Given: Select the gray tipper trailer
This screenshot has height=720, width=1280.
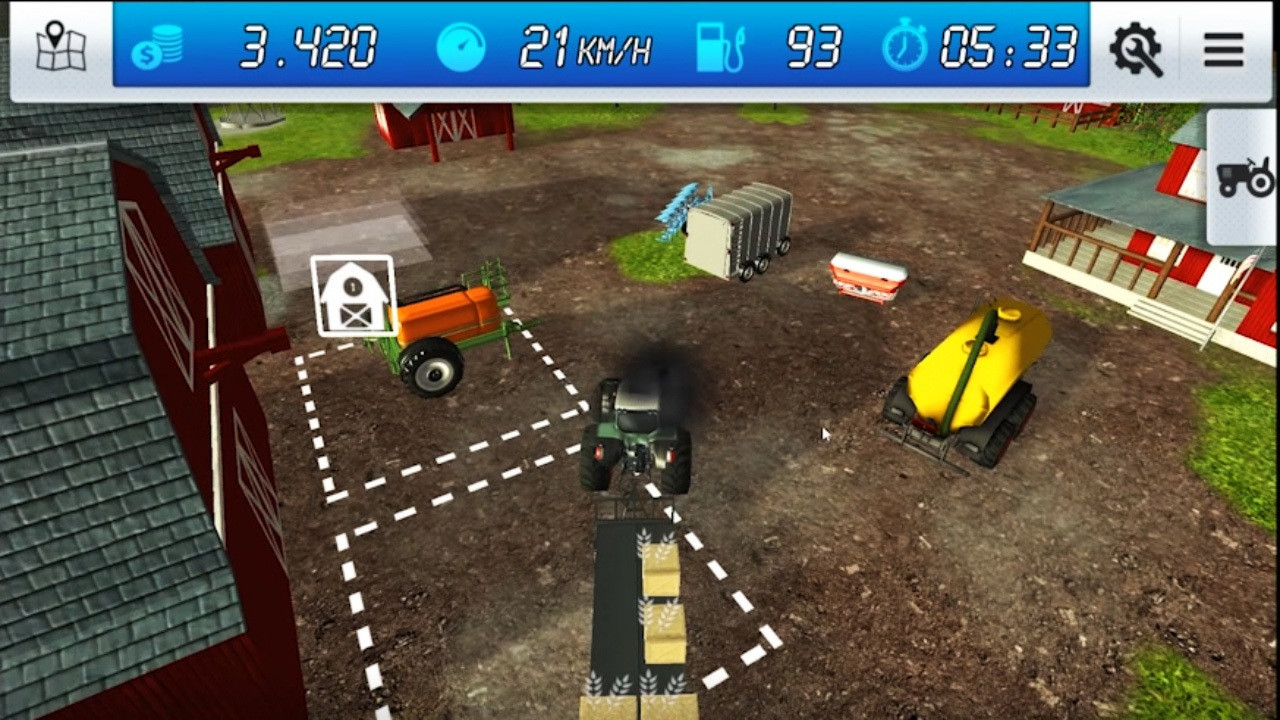Looking at the screenshot, I should click(740, 225).
